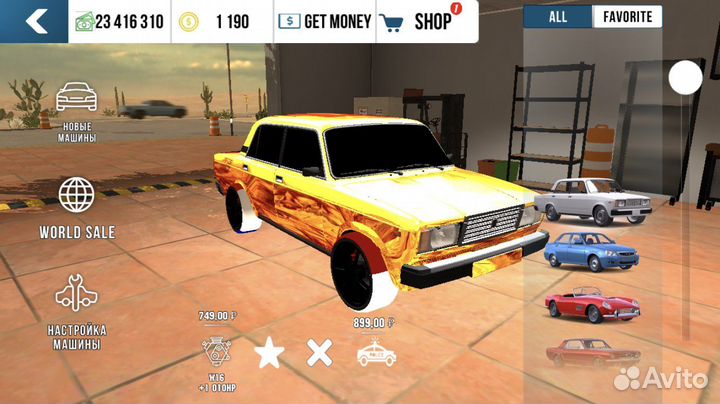
Task: Switch to the Favorite cars tab
Action: point(627,17)
